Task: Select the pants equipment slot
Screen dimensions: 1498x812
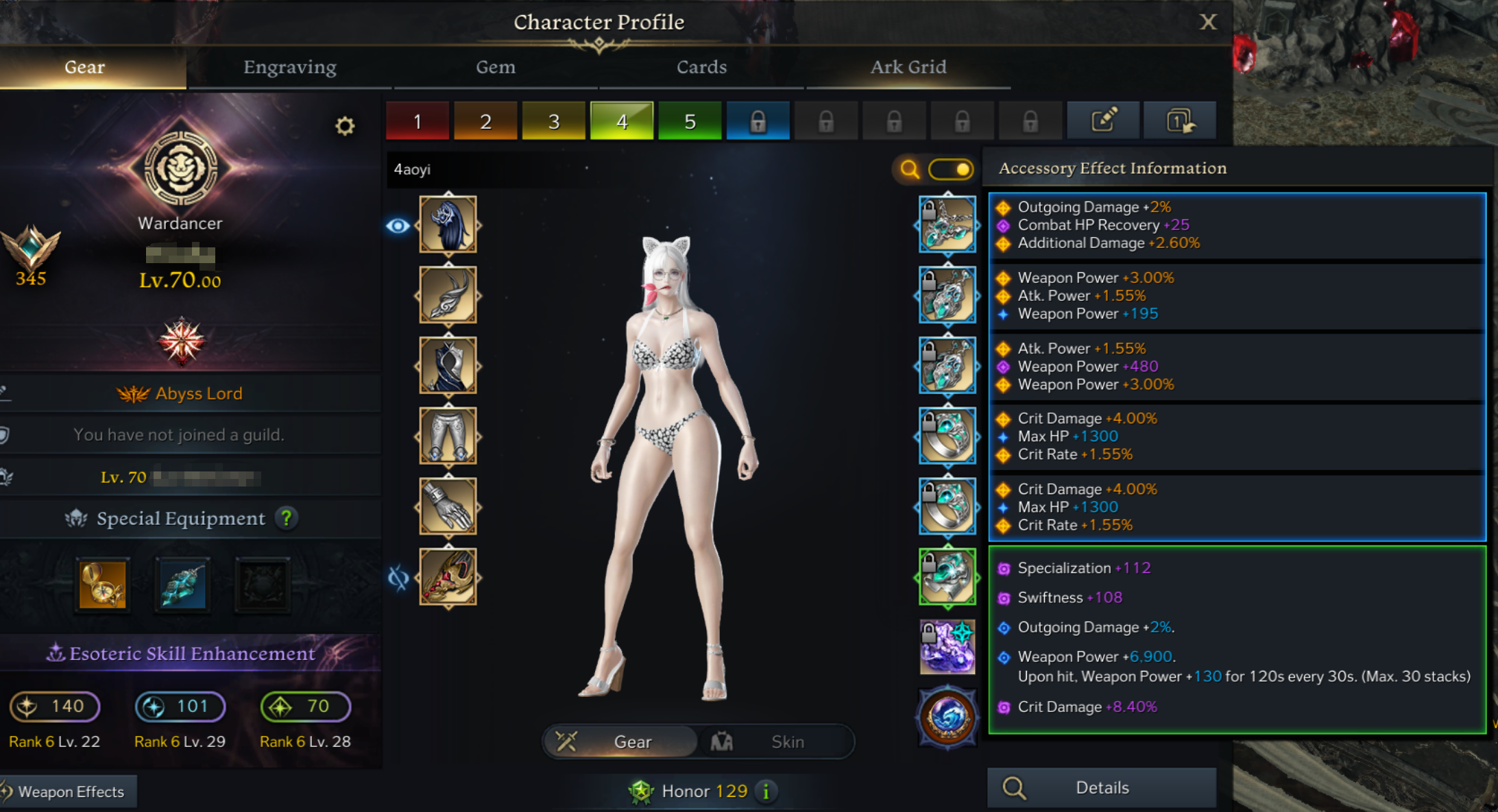Action: [448, 436]
